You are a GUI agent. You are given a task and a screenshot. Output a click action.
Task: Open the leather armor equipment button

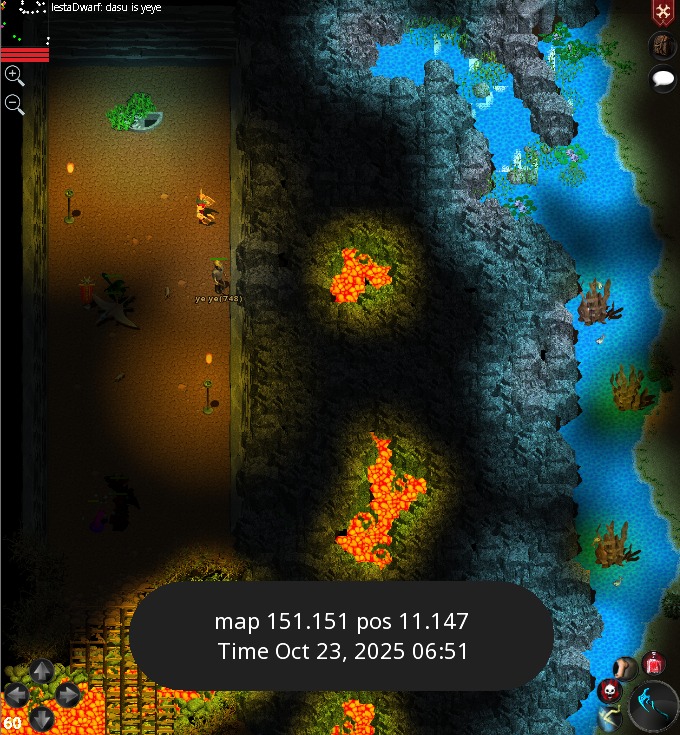(x=661, y=45)
